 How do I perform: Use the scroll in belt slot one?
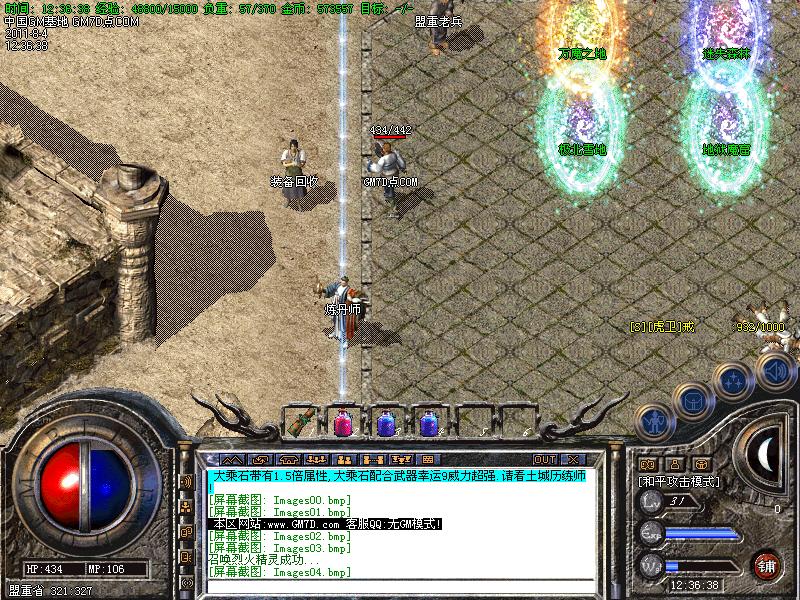[299, 423]
